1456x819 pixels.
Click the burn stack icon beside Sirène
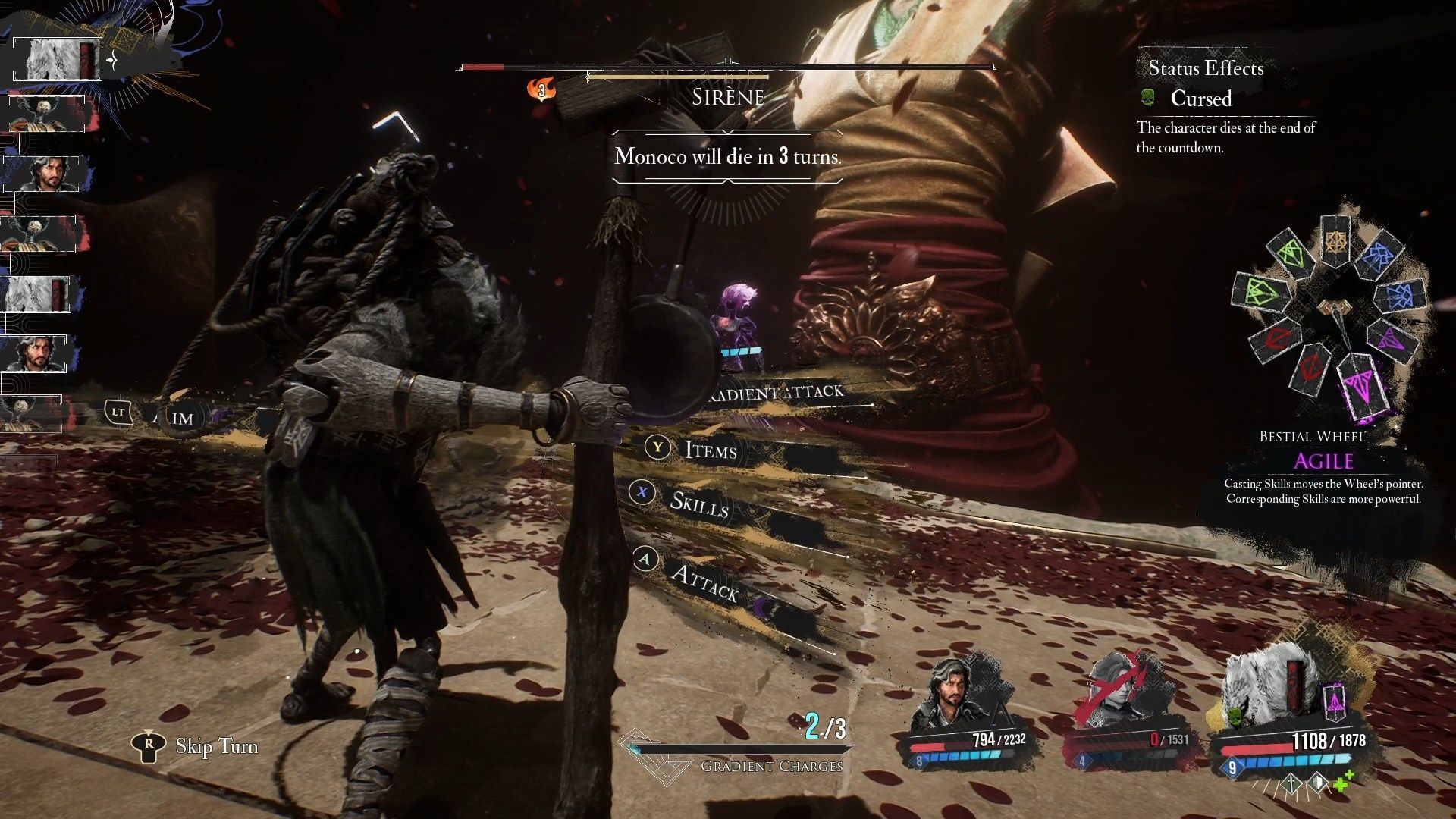point(541,90)
